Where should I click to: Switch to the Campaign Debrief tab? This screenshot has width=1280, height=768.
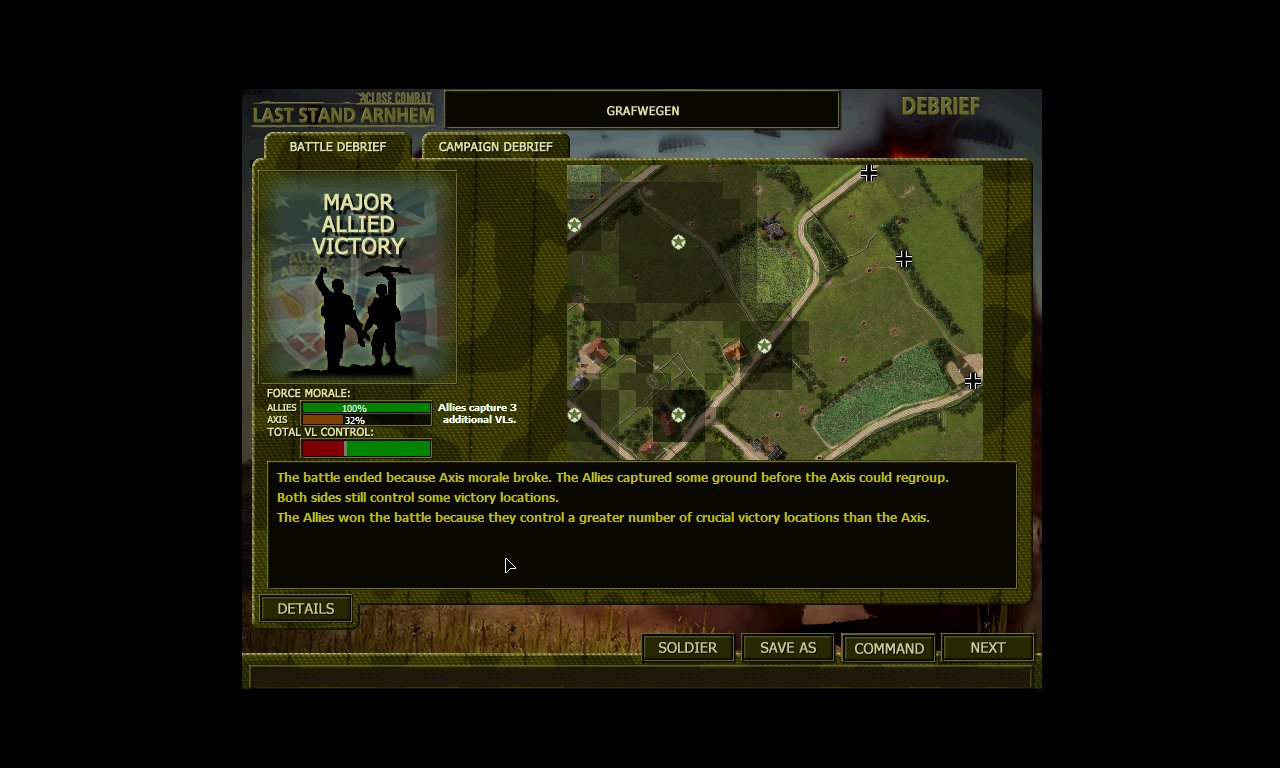point(495,146)
